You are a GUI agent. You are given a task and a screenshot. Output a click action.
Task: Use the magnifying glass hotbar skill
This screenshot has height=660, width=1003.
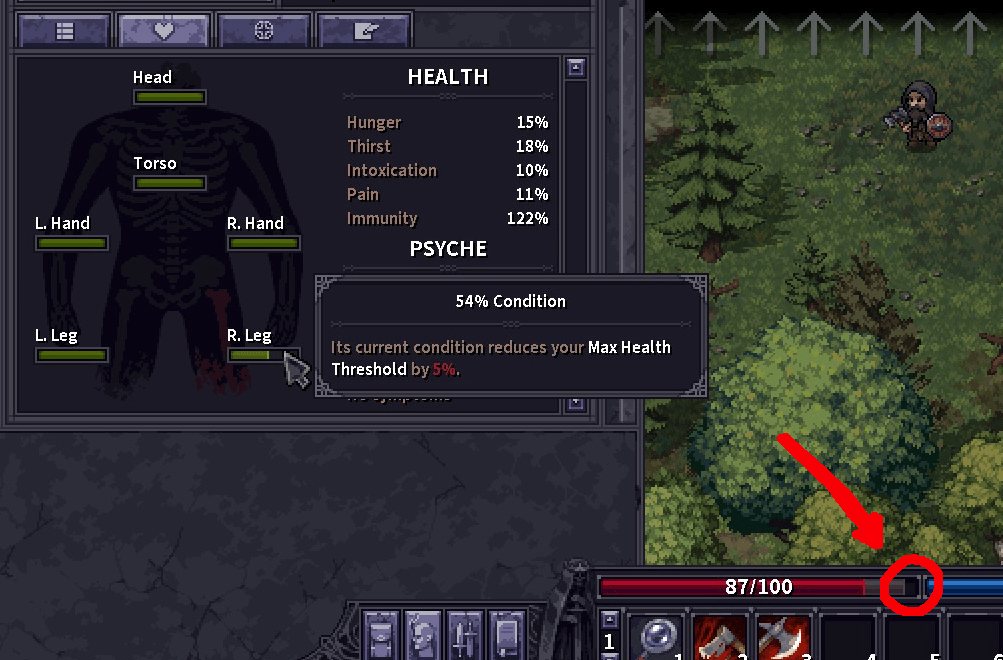tap(656, 638)
